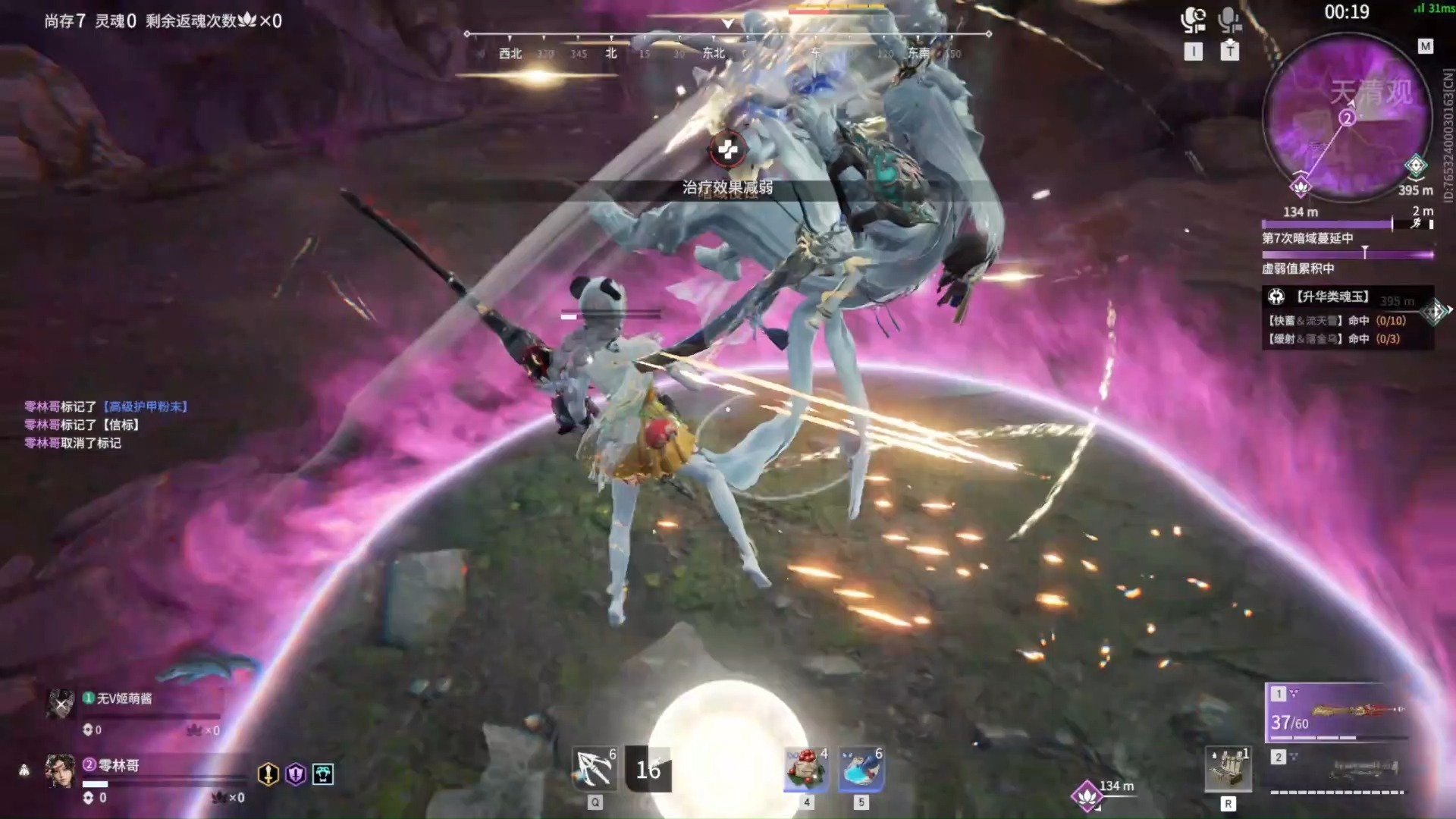
Task: Toggle the microphone icon
Action: pyautogui.click(x=1228, y=20)
